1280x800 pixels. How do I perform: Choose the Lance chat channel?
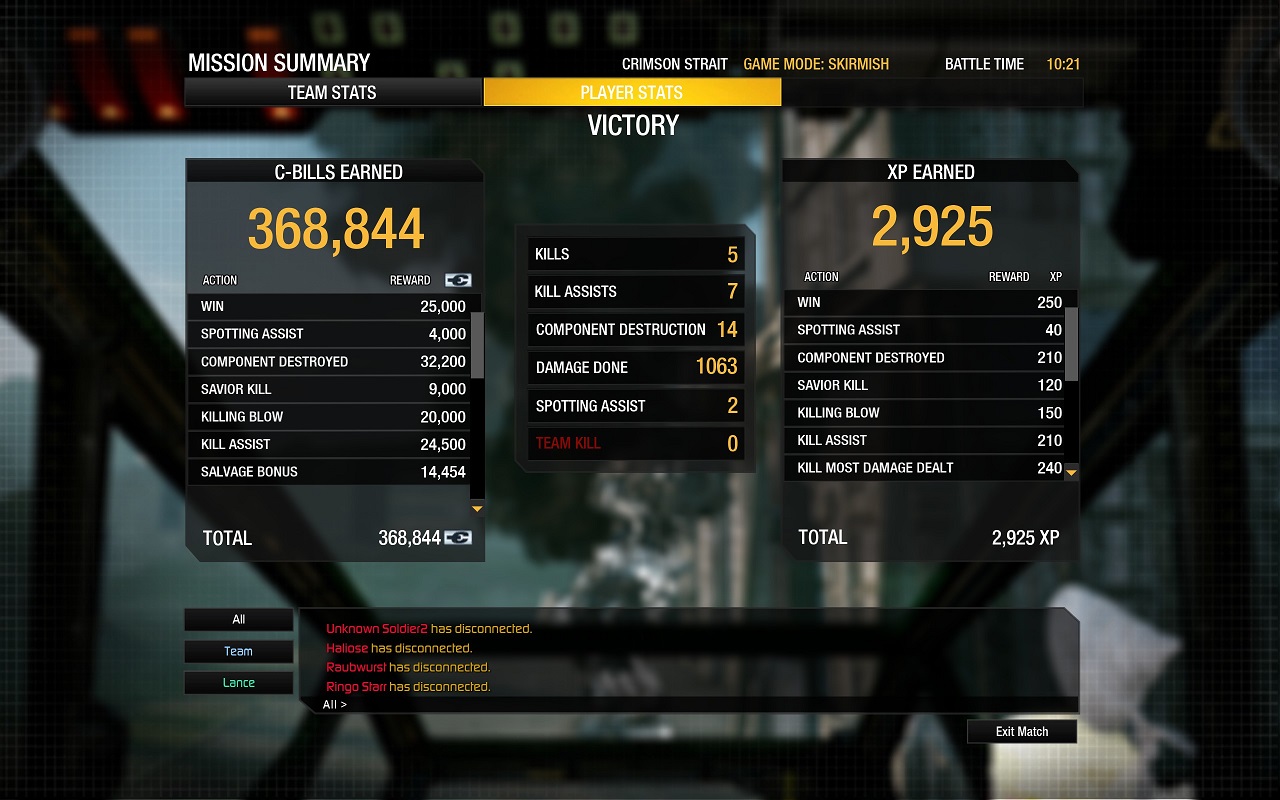pyautogui.click(x=238, y=683)
